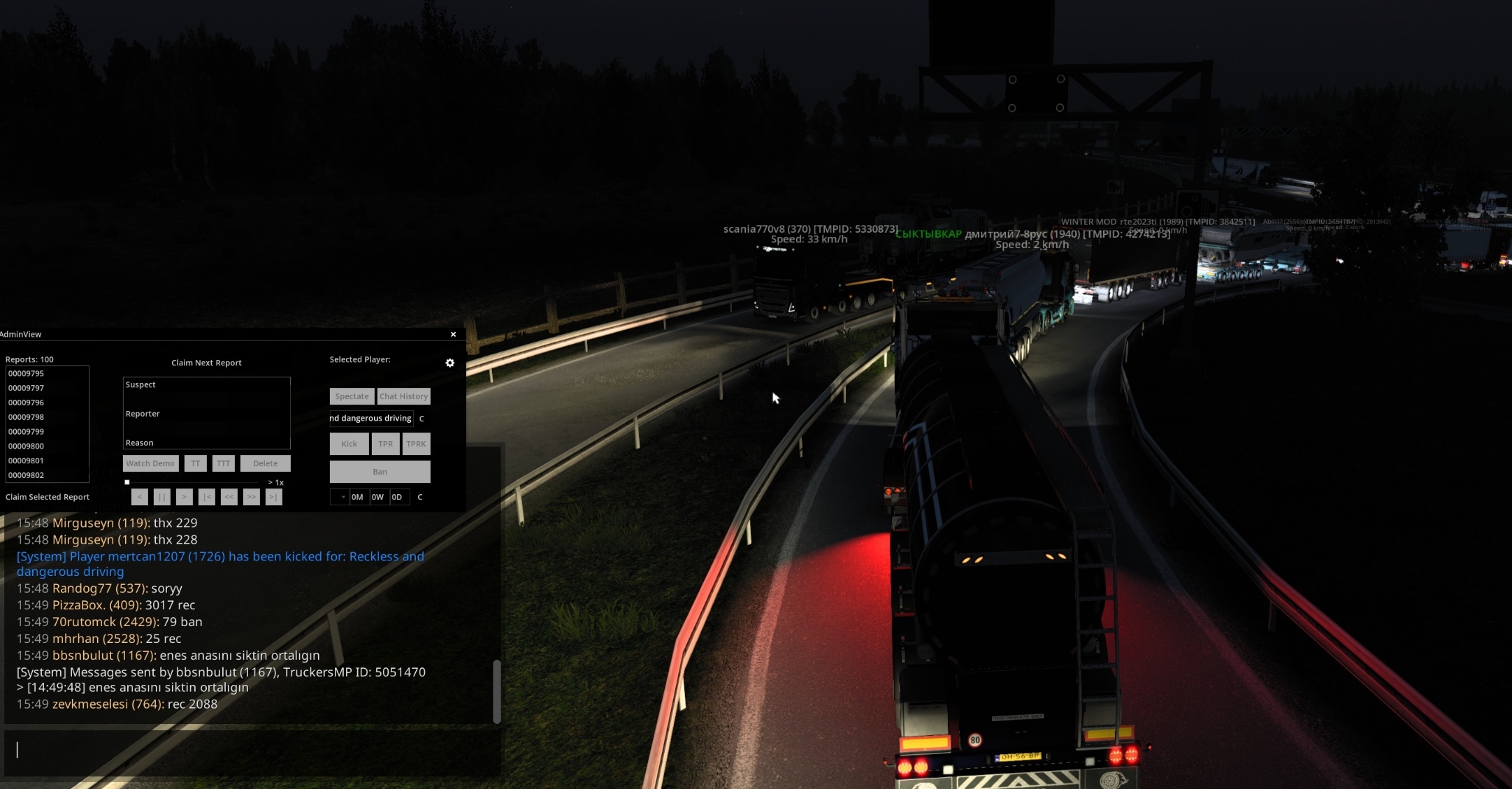Focus the reason text field

coord(371,418)
